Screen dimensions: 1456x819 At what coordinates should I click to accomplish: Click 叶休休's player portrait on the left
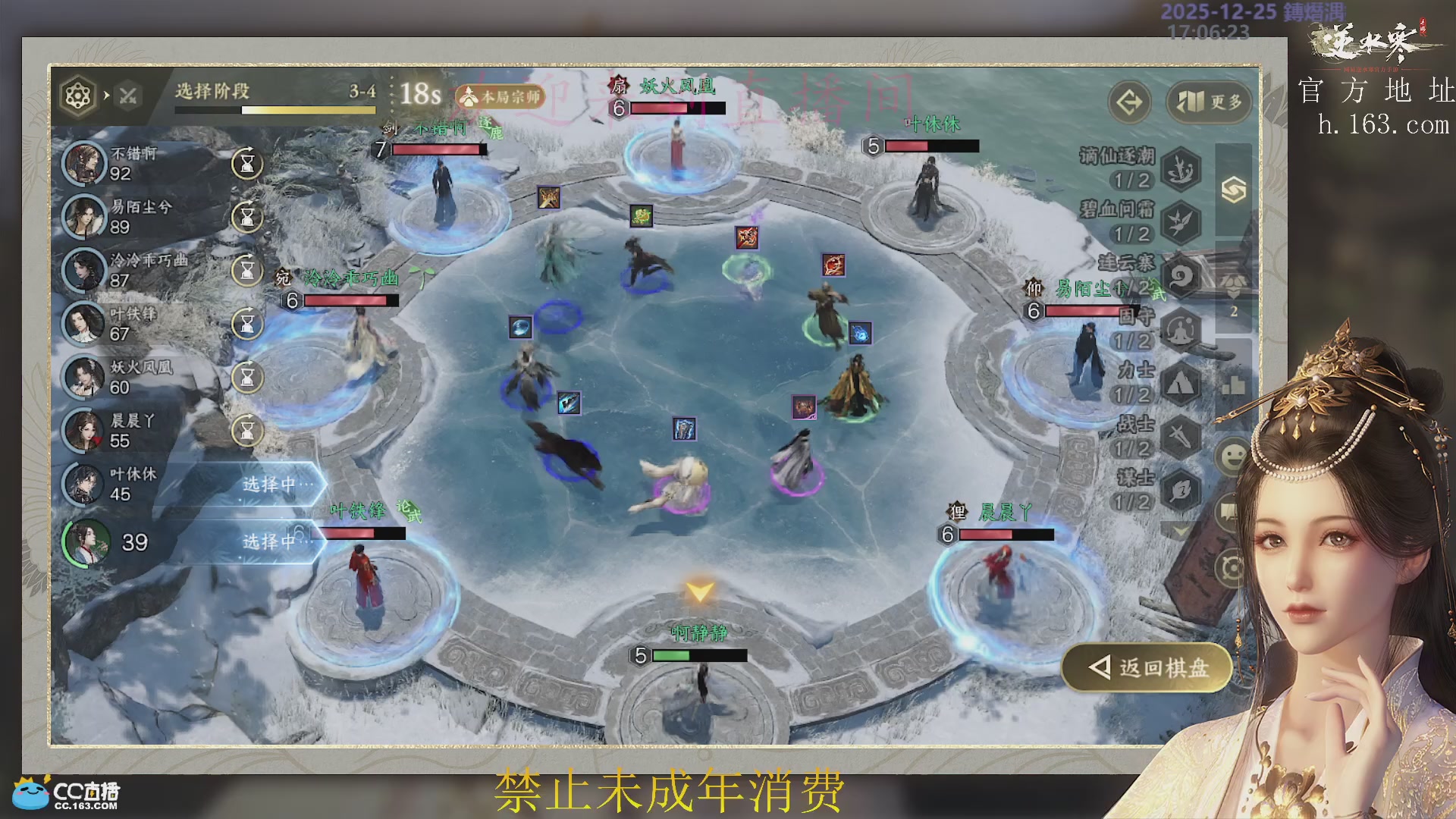86,485
